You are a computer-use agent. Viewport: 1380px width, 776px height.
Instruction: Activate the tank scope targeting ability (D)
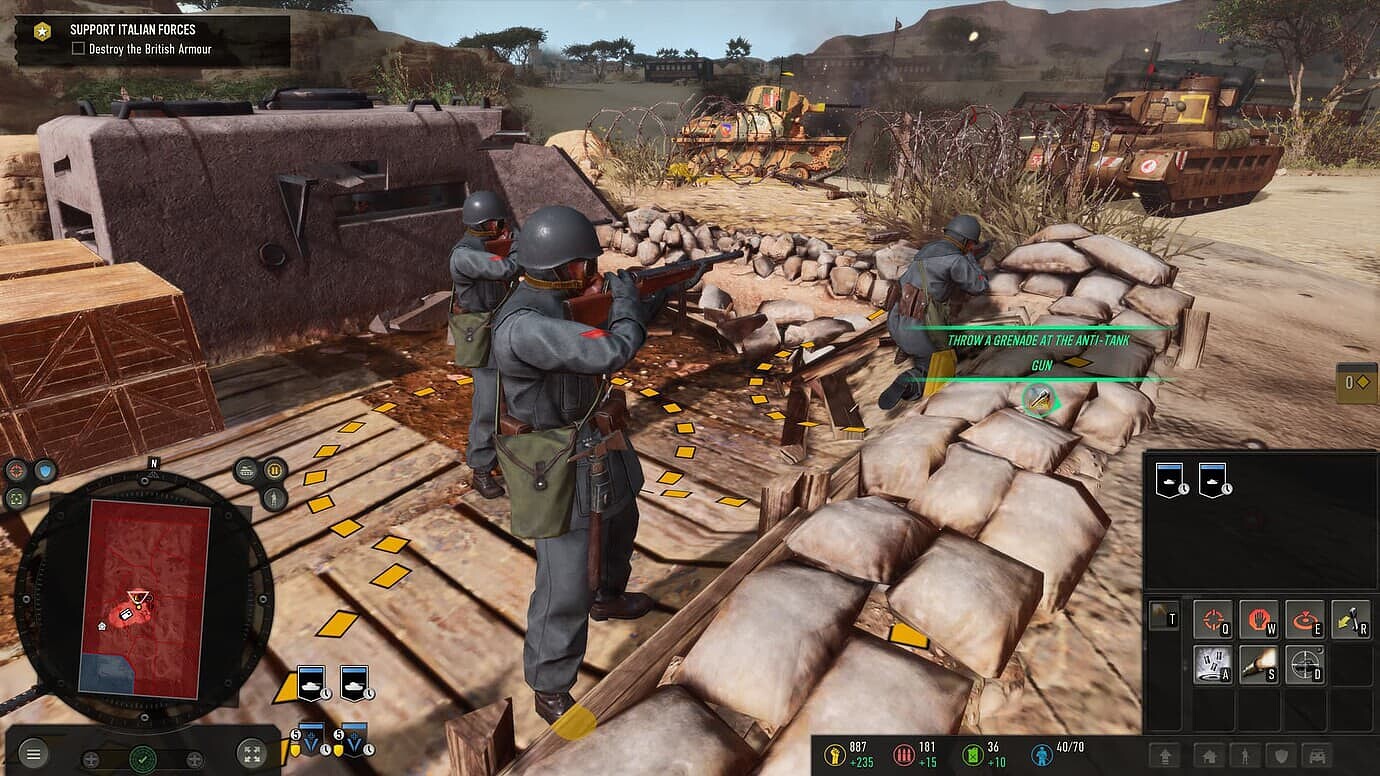pyautogui.click(x=1305, y=664)
